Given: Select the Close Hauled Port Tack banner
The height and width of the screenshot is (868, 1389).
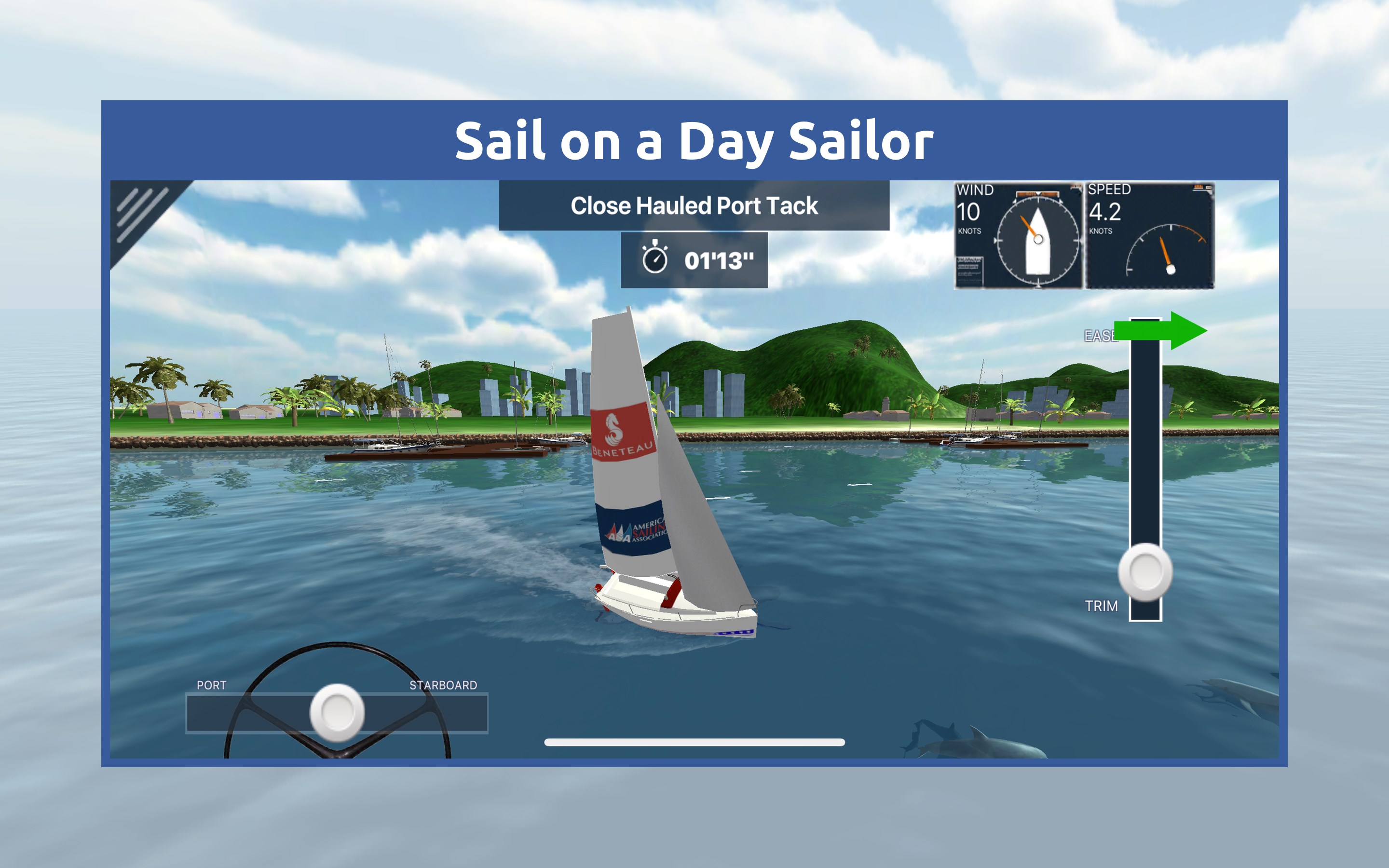Looking at the screenshot, I should tap(694, 207).
